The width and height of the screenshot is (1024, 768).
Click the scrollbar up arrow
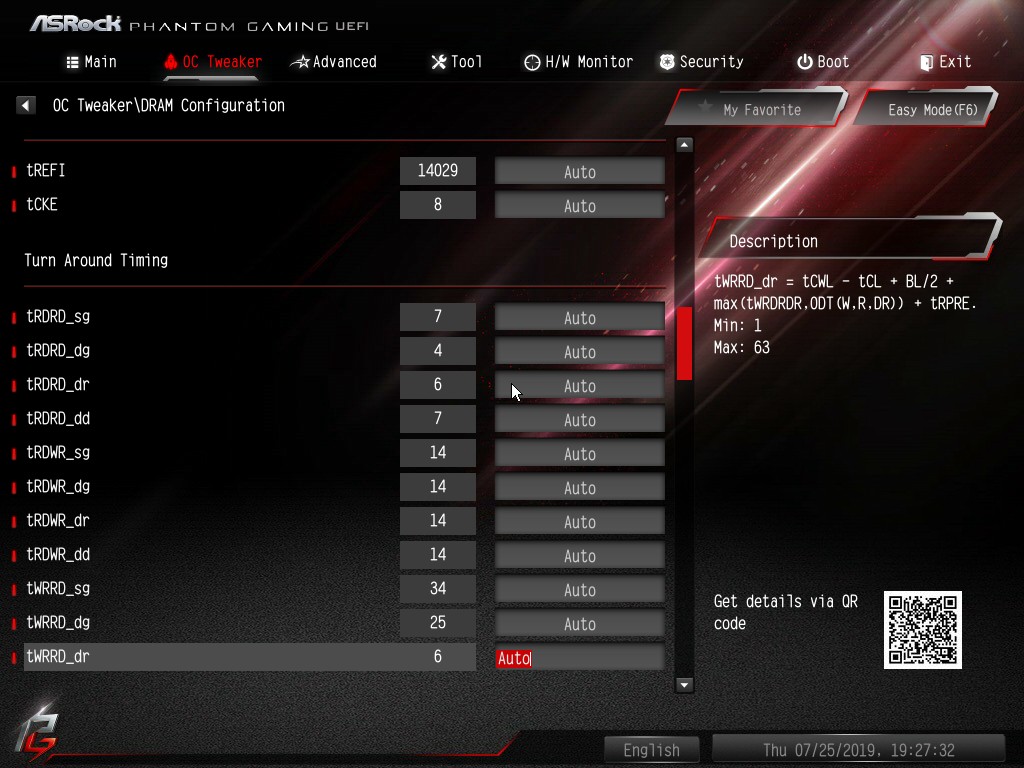tap(684, 145)
